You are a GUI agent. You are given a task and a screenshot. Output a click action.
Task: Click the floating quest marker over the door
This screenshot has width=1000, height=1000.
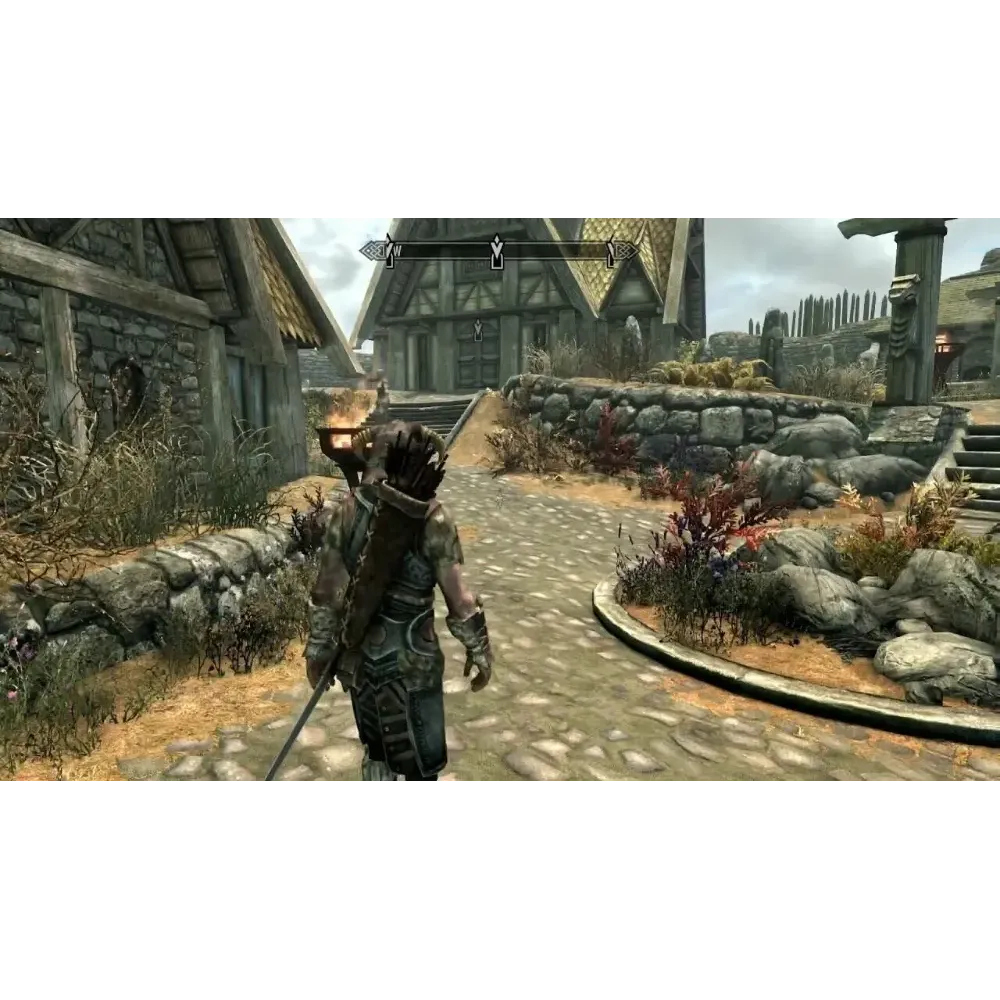point(478,329)
